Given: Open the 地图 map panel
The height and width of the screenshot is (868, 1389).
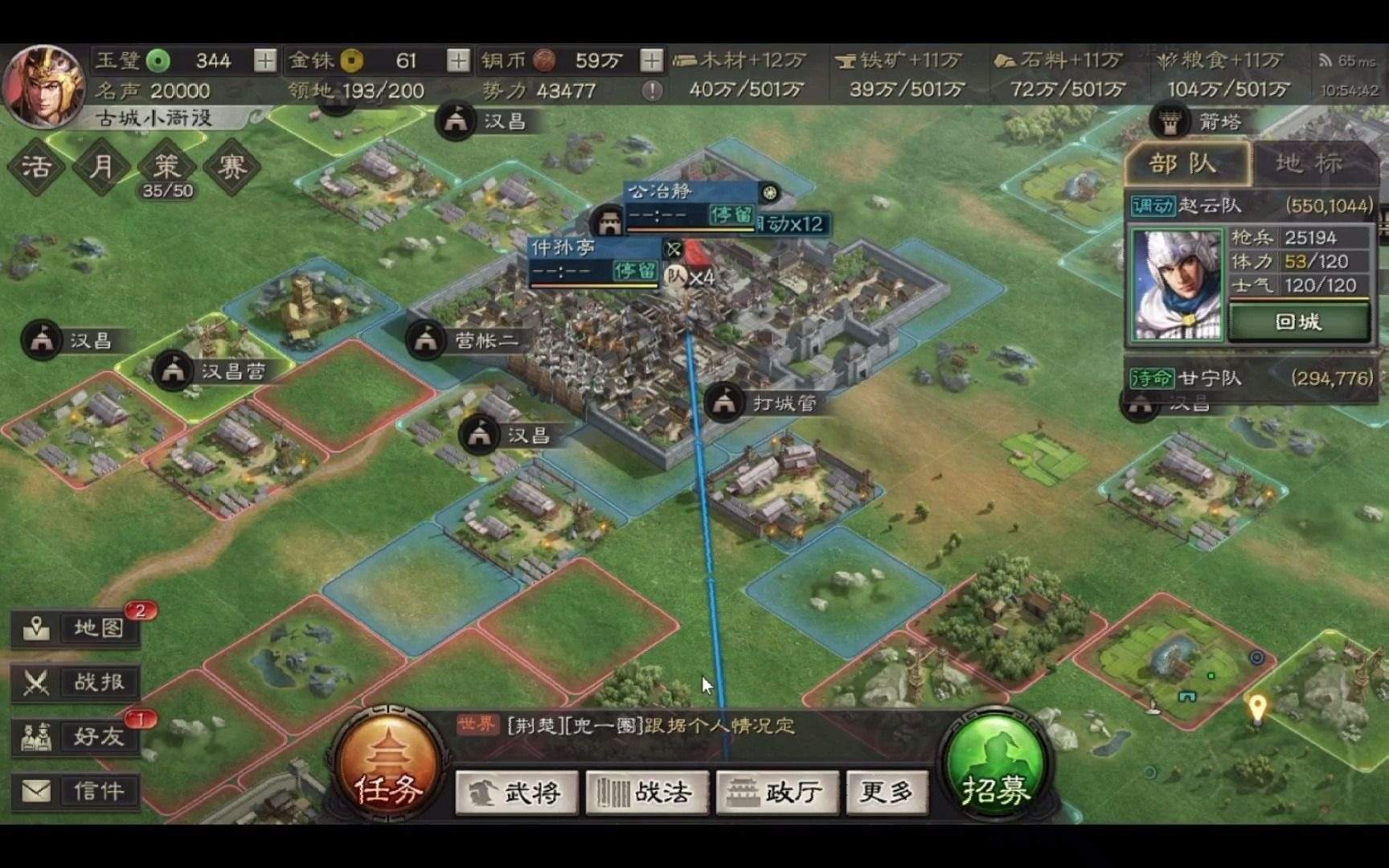Looking at the screenshot, I should pyautogui.click(x=76, y=629).
